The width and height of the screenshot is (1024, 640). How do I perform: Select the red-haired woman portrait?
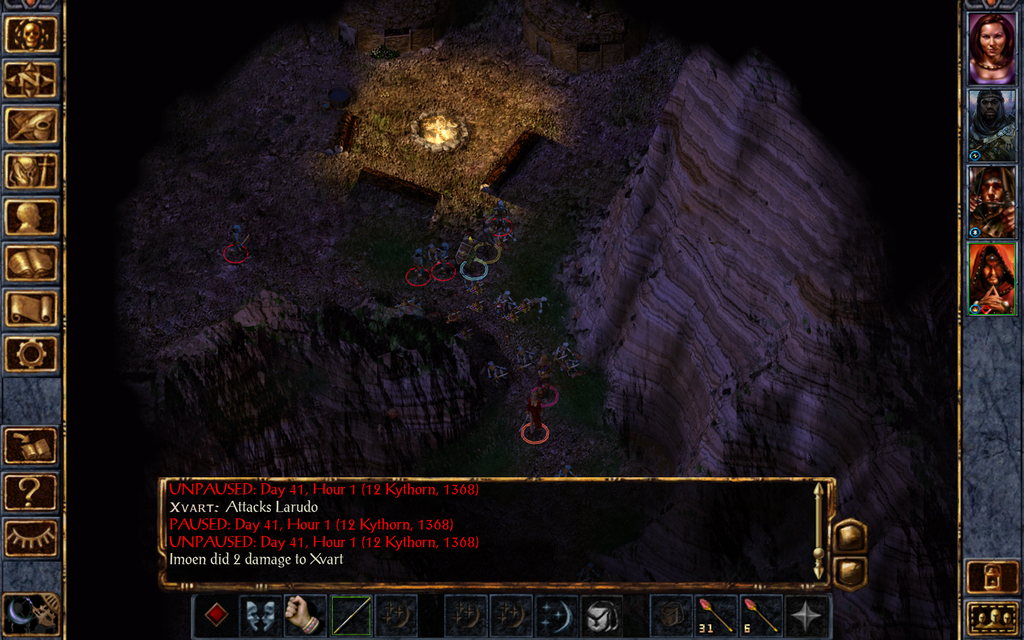click(991, 49)
